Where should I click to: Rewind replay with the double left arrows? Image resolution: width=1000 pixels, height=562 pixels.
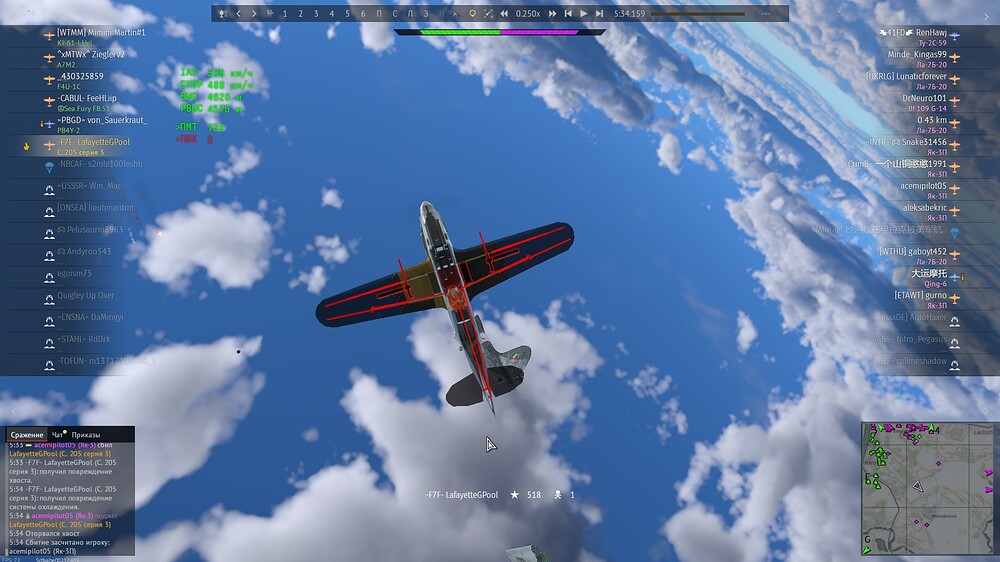tap(503, 14)
